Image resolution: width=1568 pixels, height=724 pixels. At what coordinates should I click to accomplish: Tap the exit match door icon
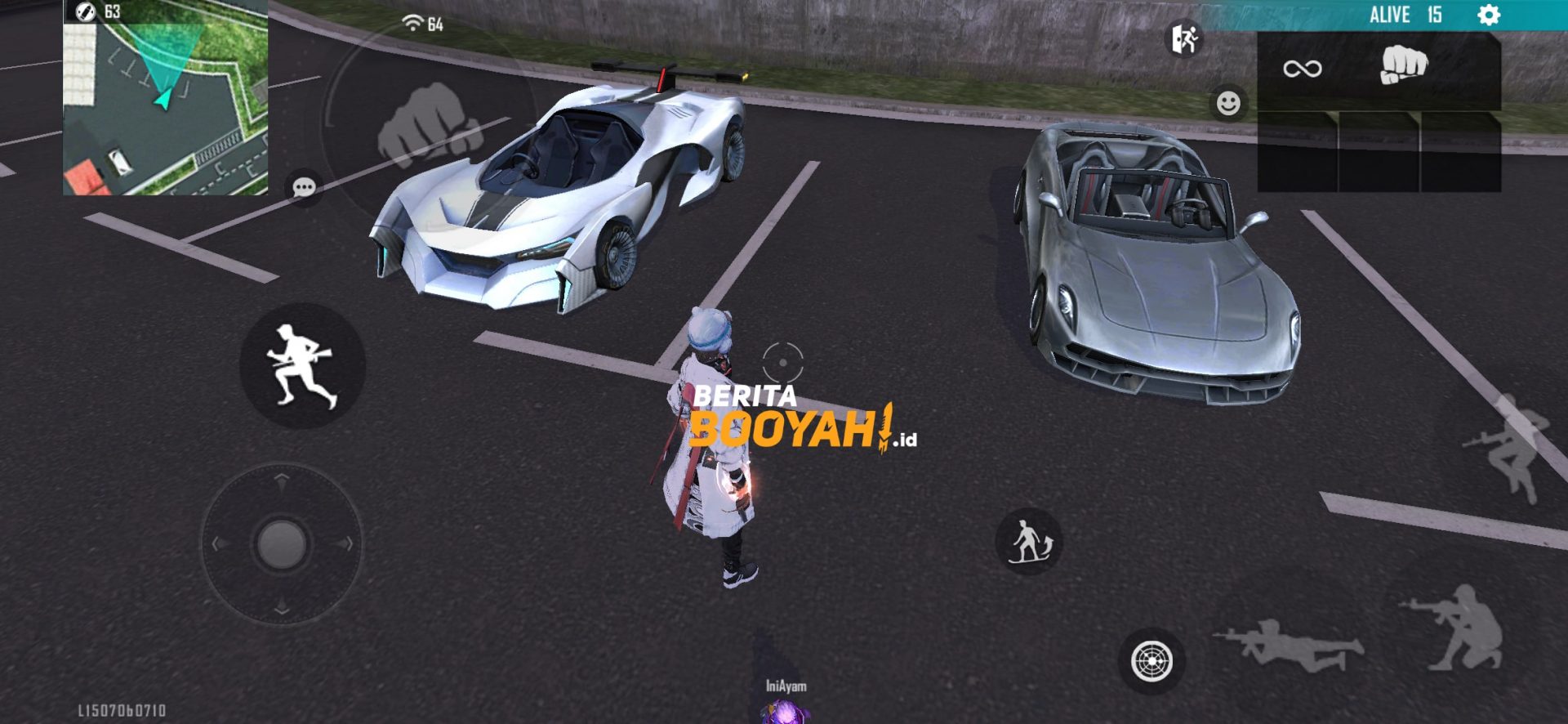point(1184,38)
